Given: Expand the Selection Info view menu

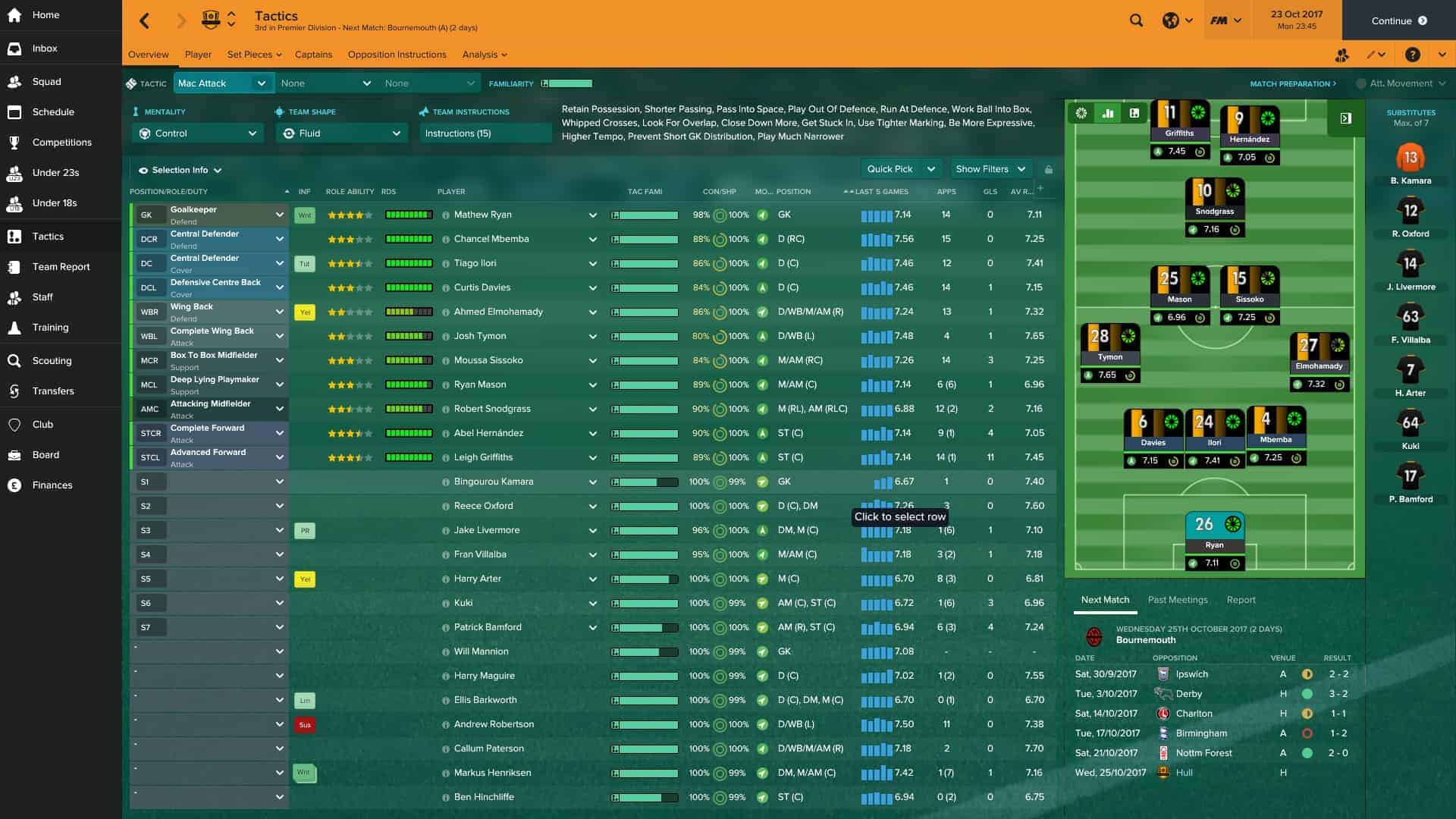Looking at the screenshot, I should [x=180, y=171].
